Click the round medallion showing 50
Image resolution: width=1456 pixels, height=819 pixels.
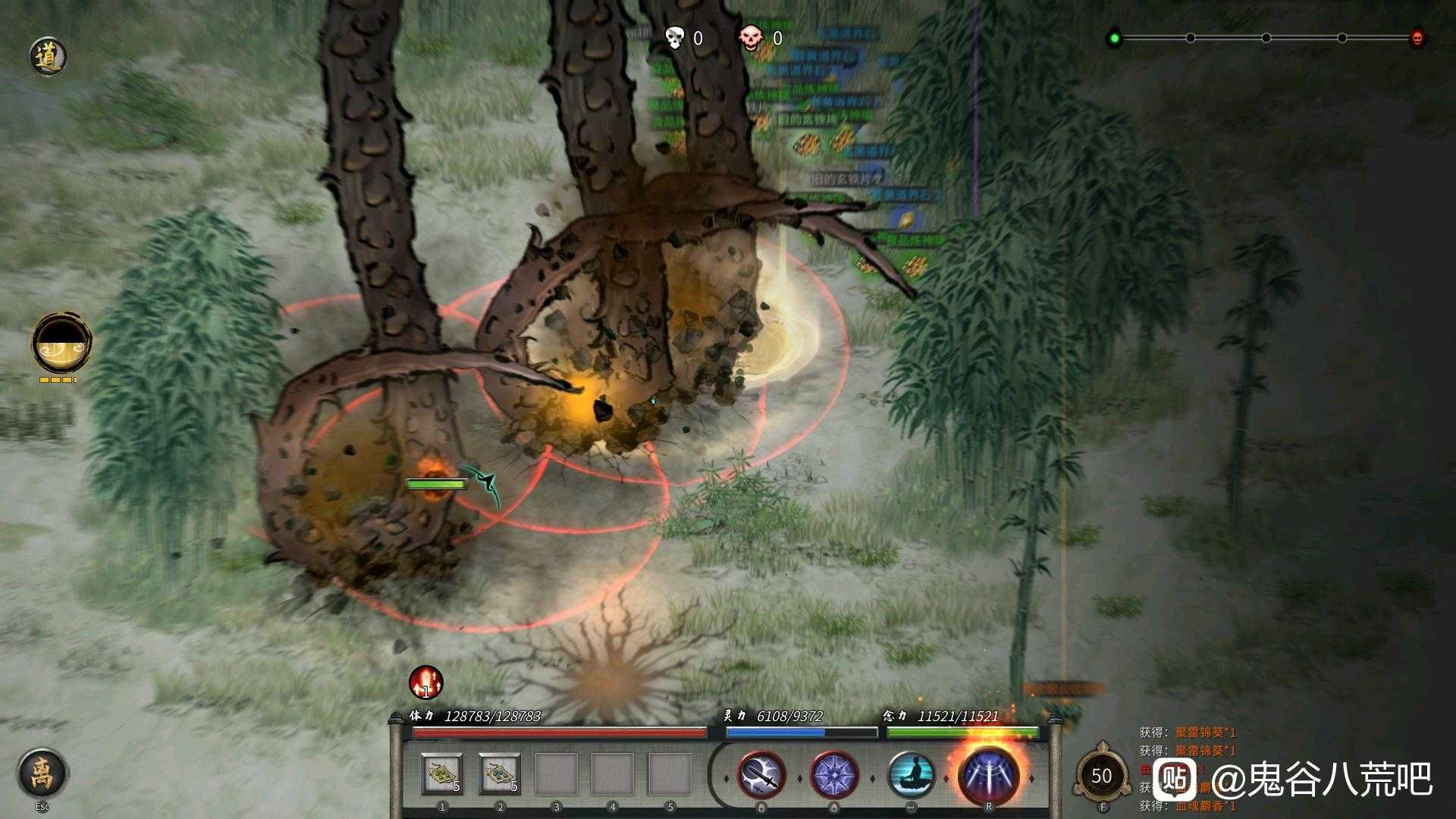coord(1101,776)
